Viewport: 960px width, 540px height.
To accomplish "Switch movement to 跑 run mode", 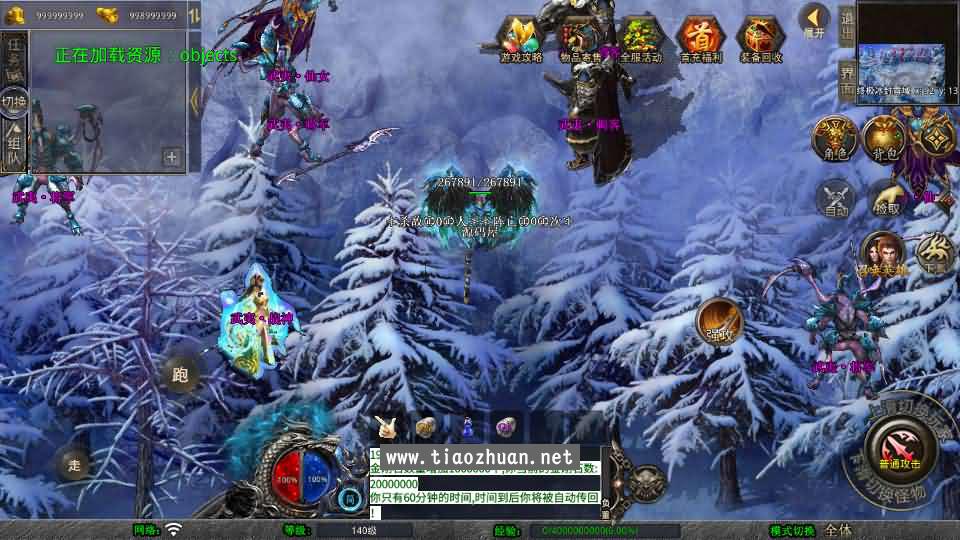I will [180, 376].
